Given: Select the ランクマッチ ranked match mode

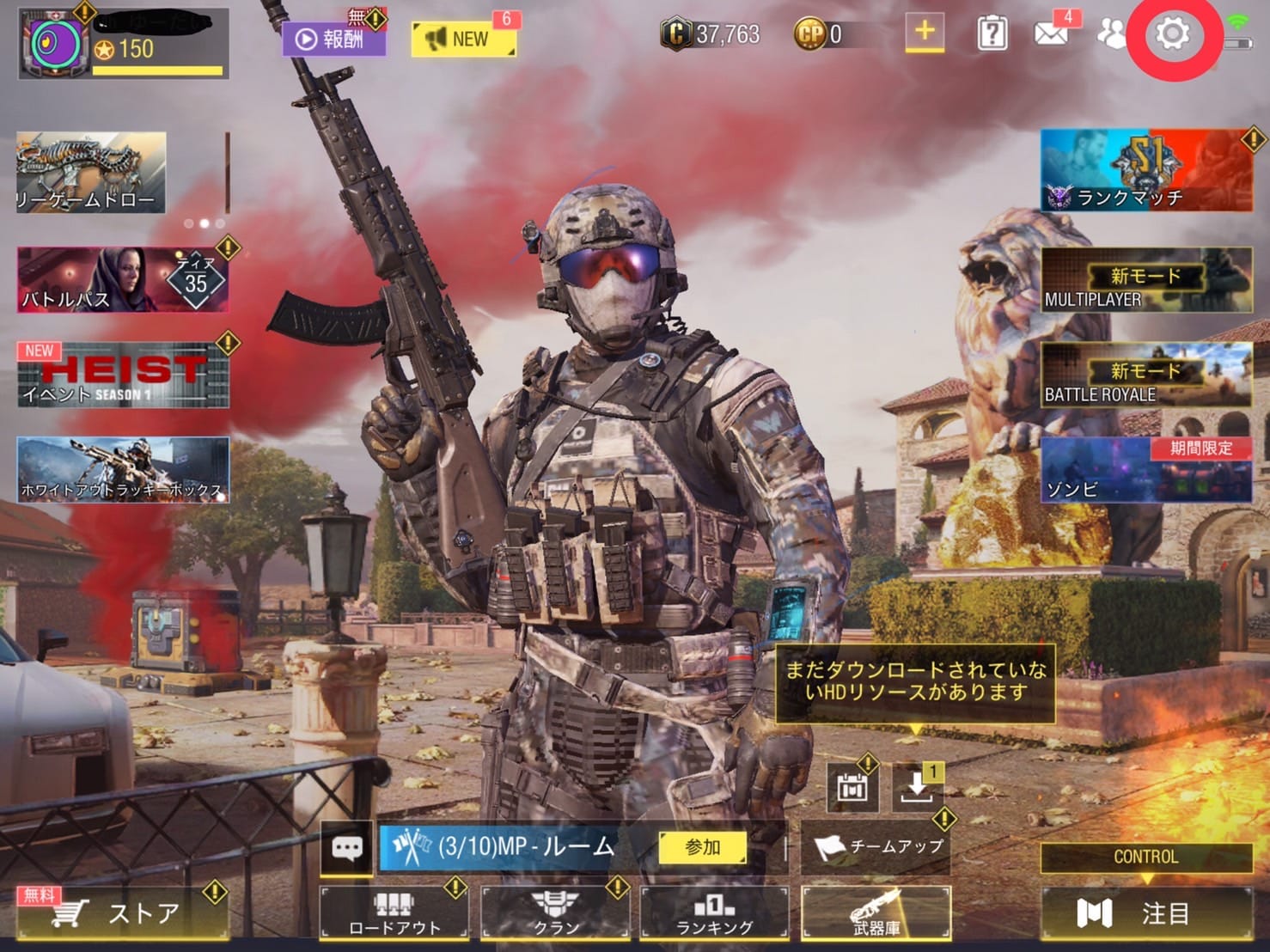Looking at the screenshot, I should [x=1145, y=170].
